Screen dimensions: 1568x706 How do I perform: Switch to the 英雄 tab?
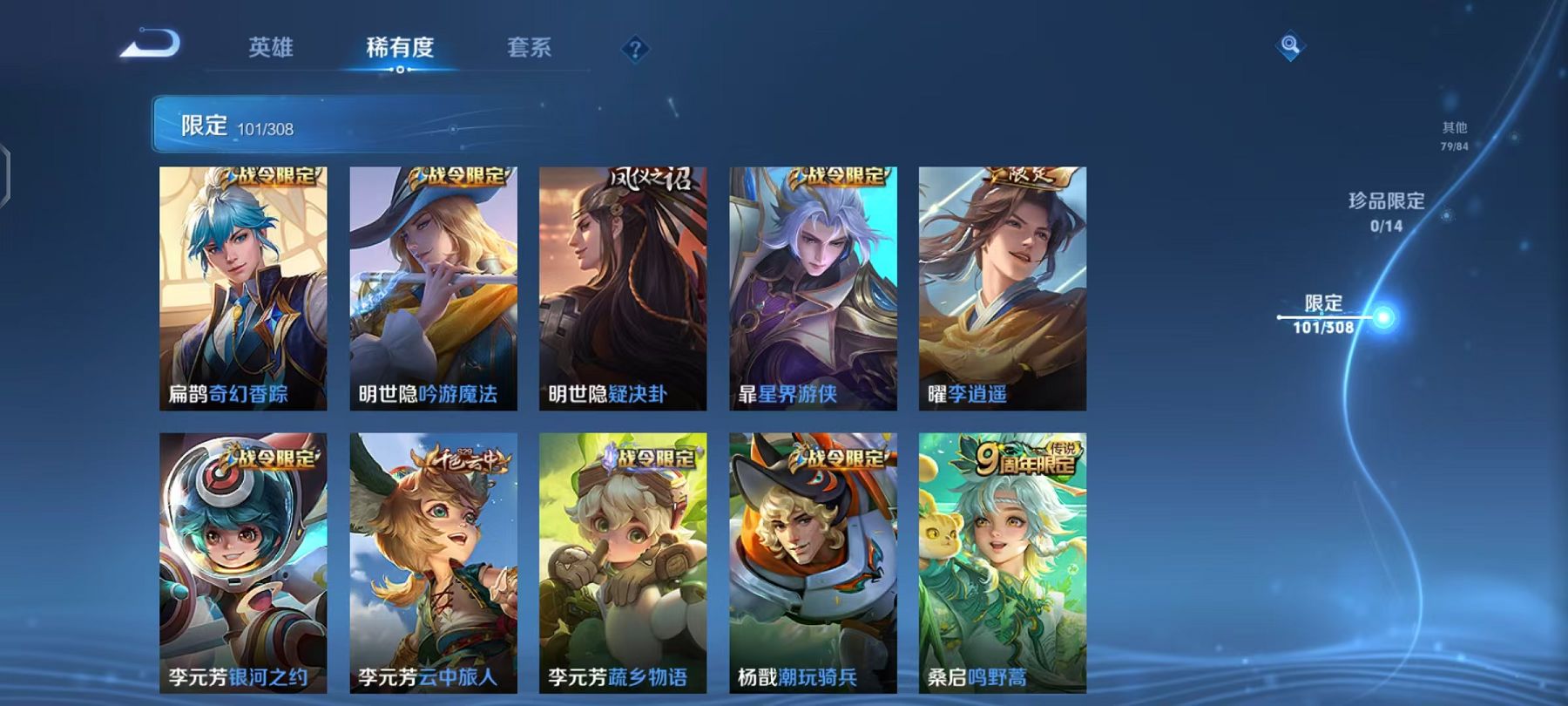coord(270,49)
